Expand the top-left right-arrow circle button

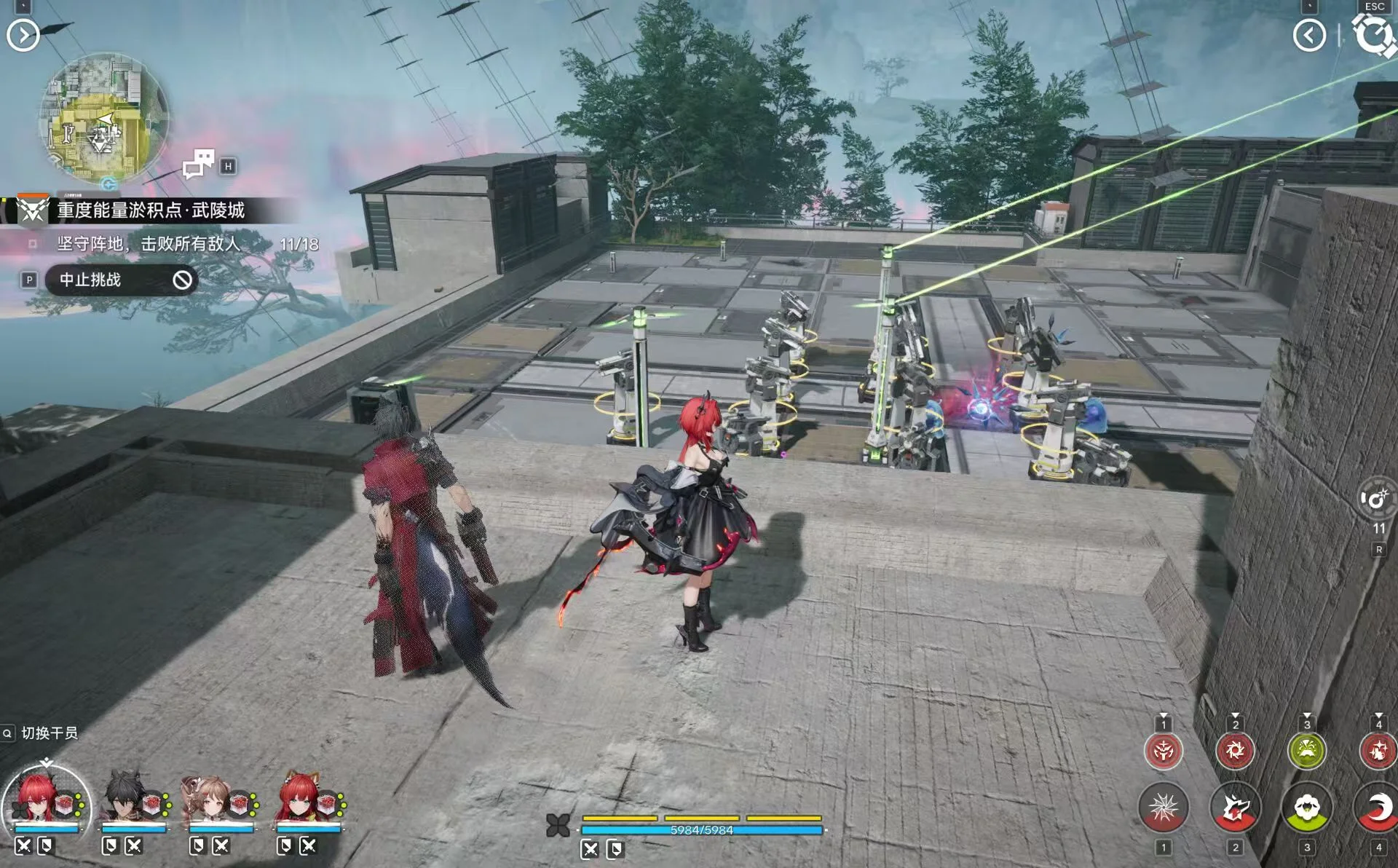(x=23, y=35)
